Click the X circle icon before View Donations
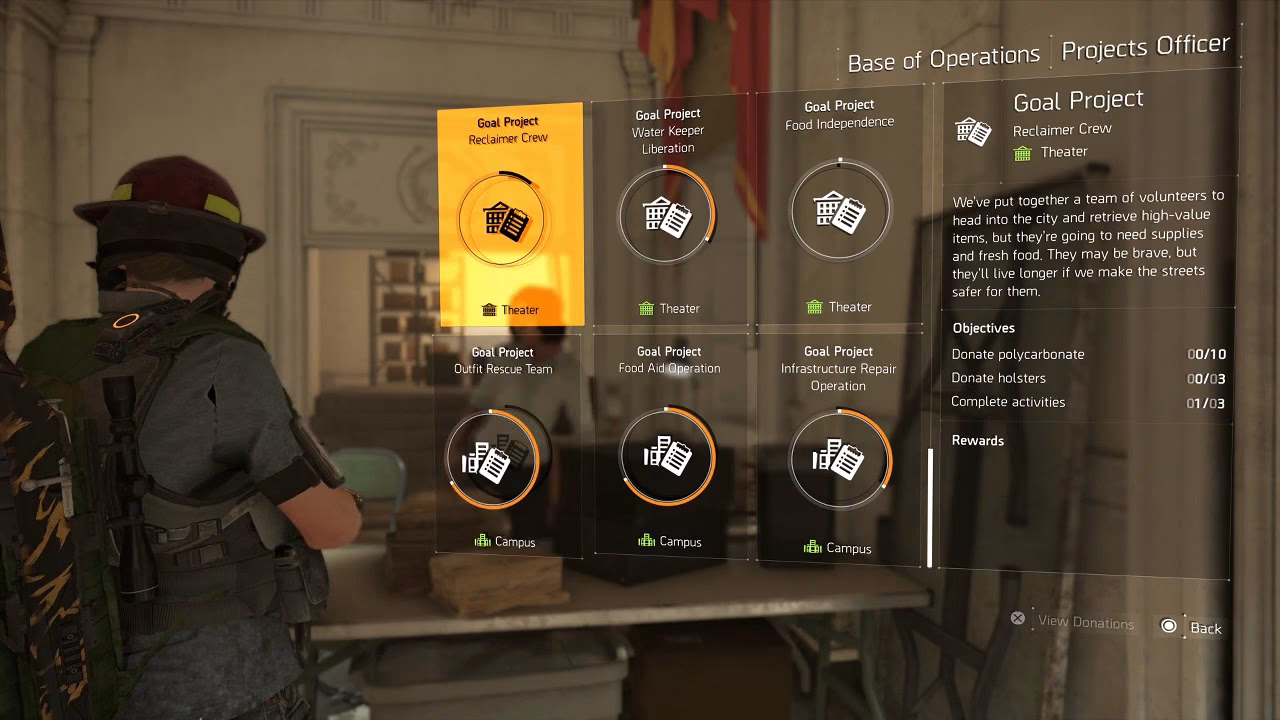 click(1017, 618)
